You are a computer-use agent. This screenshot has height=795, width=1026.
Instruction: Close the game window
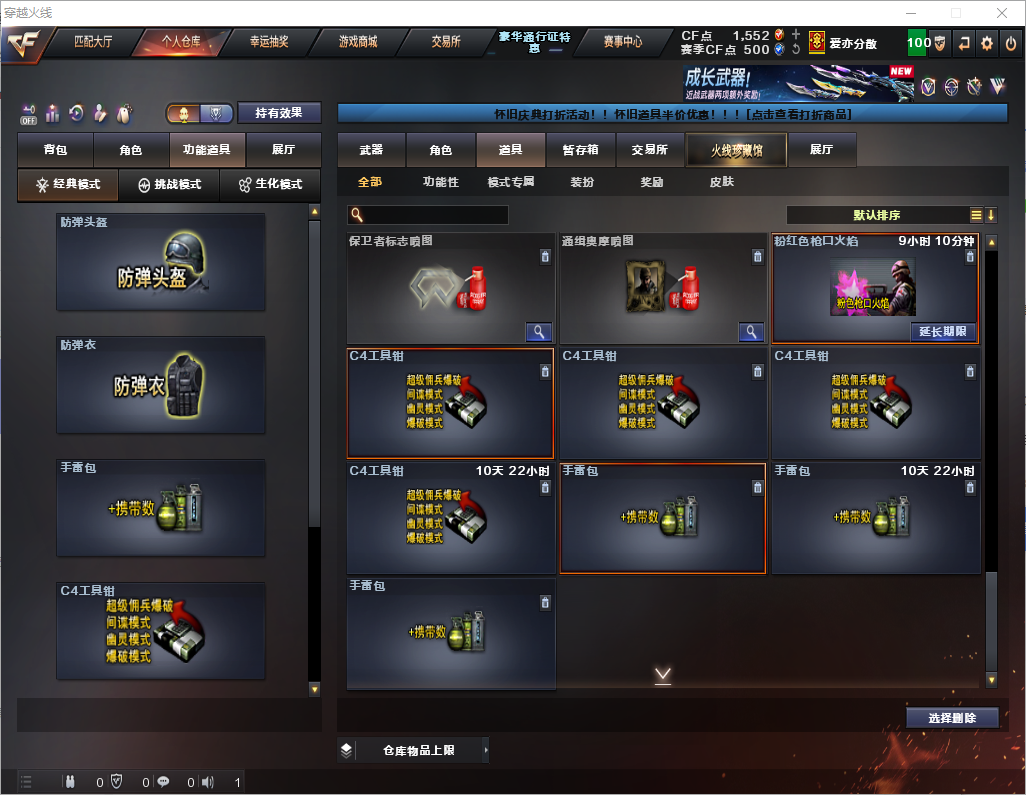pyautogui.click(x=1001, y=13)
